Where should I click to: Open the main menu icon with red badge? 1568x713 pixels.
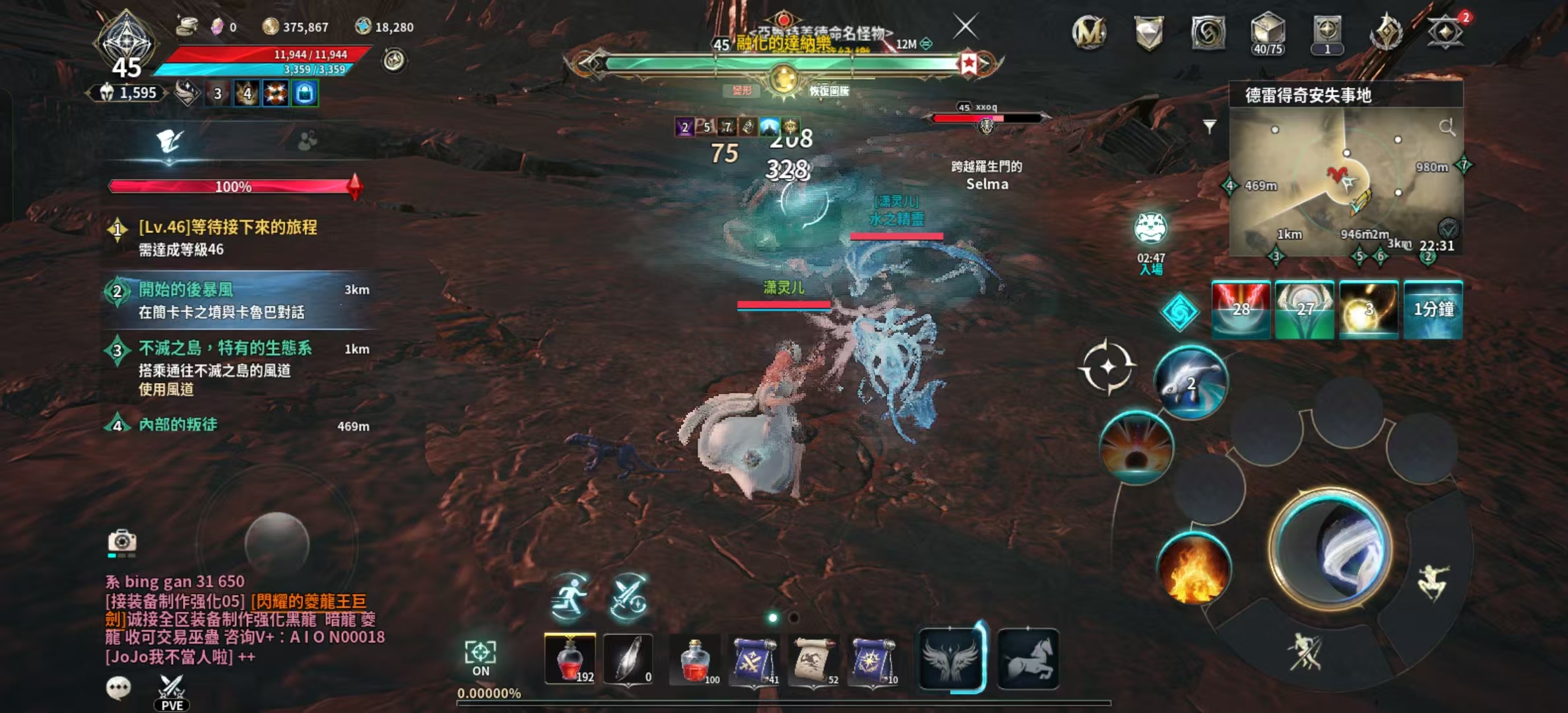click(1445, 32)
